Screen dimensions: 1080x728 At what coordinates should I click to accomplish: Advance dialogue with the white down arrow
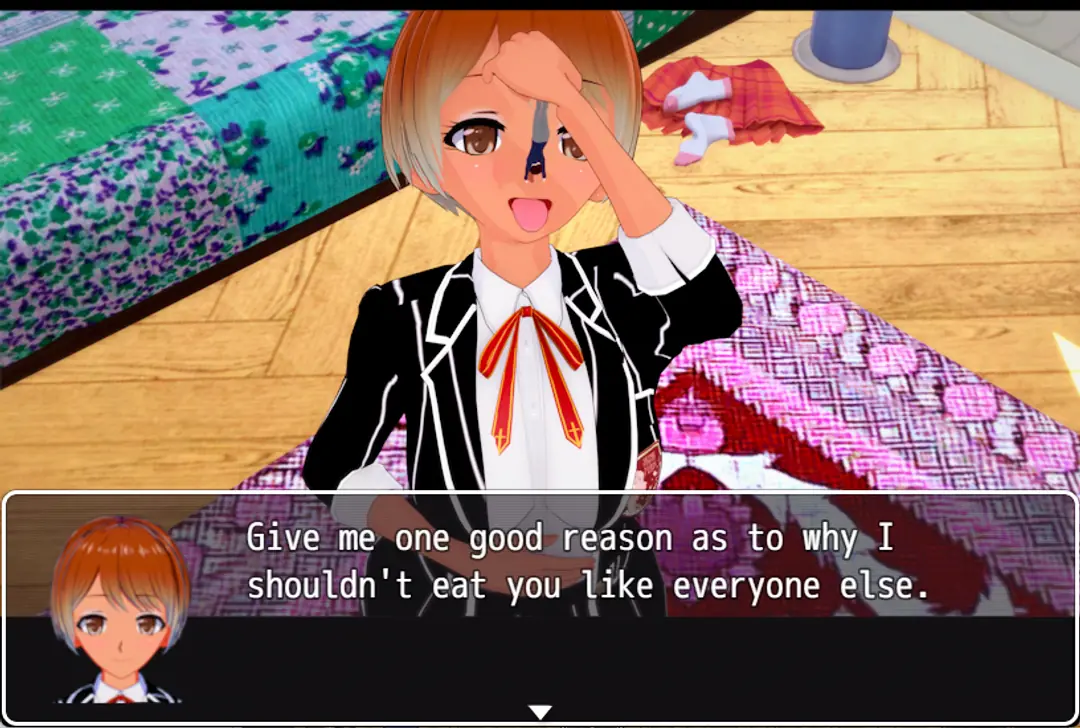pyautogui.click(x=540, y=712)
